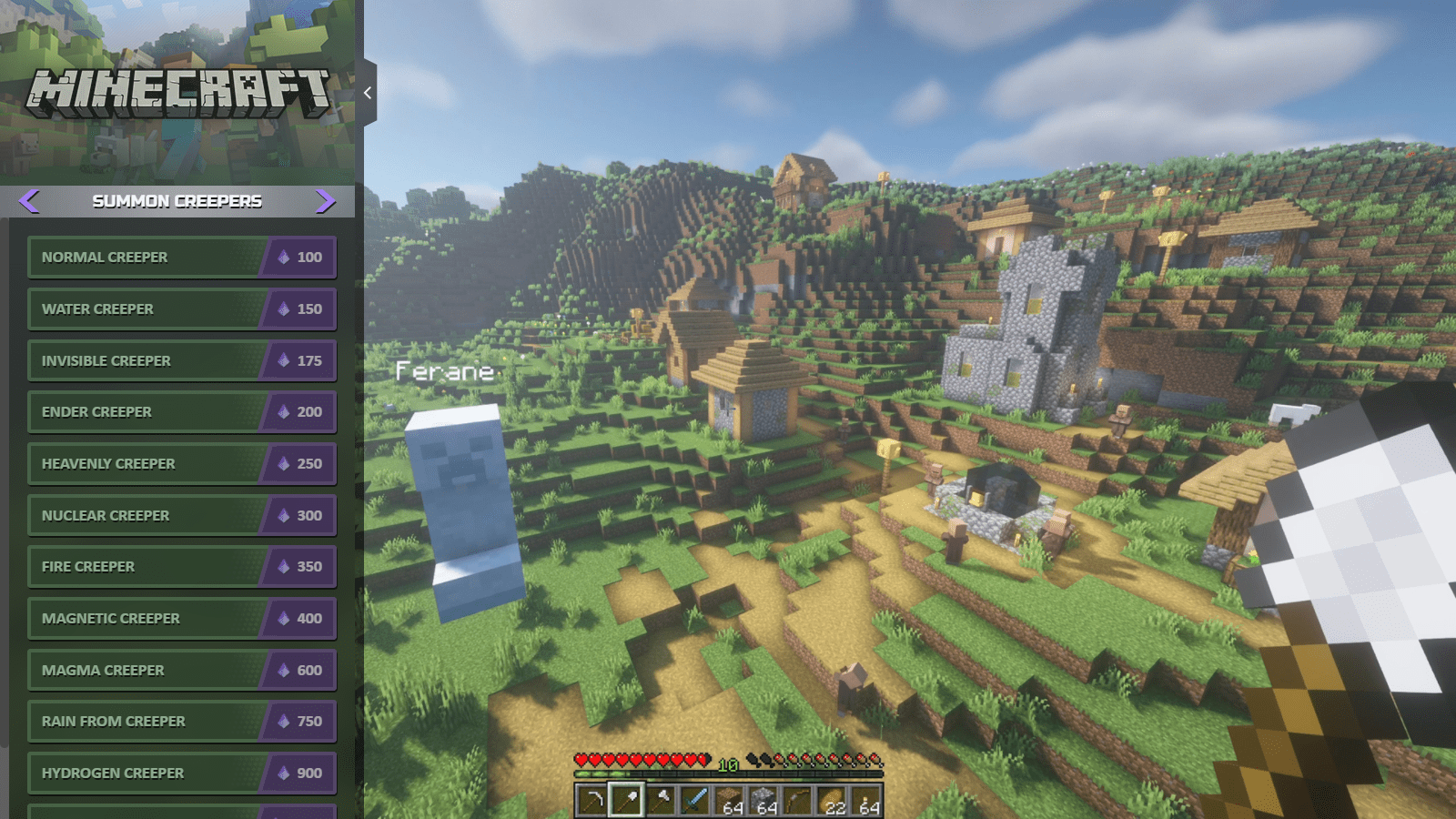Select the Invisible Creeper entry

coord(182,360)
